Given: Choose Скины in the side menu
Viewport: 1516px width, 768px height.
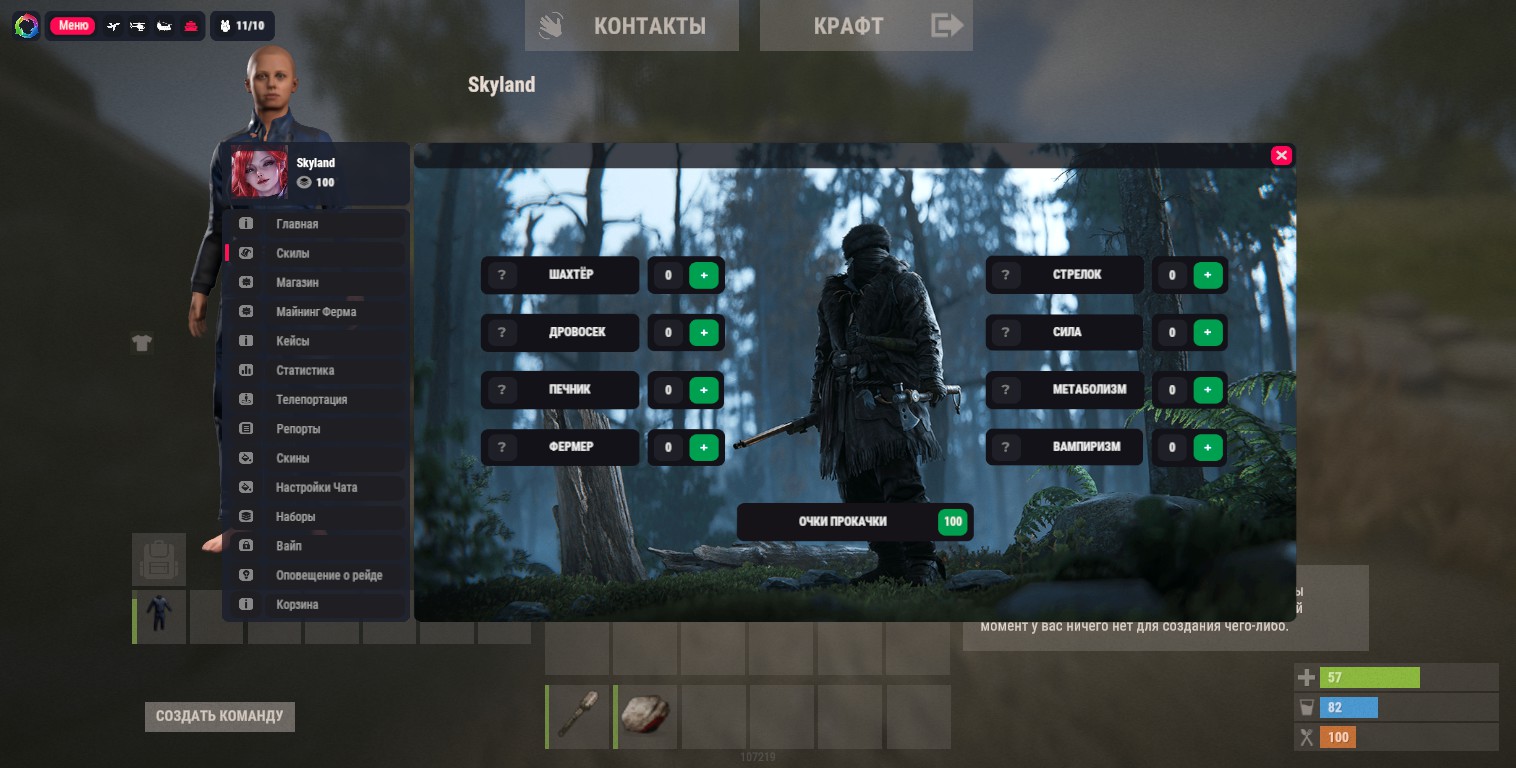Looking at the screenshot, I should click(x=293, y=458).
